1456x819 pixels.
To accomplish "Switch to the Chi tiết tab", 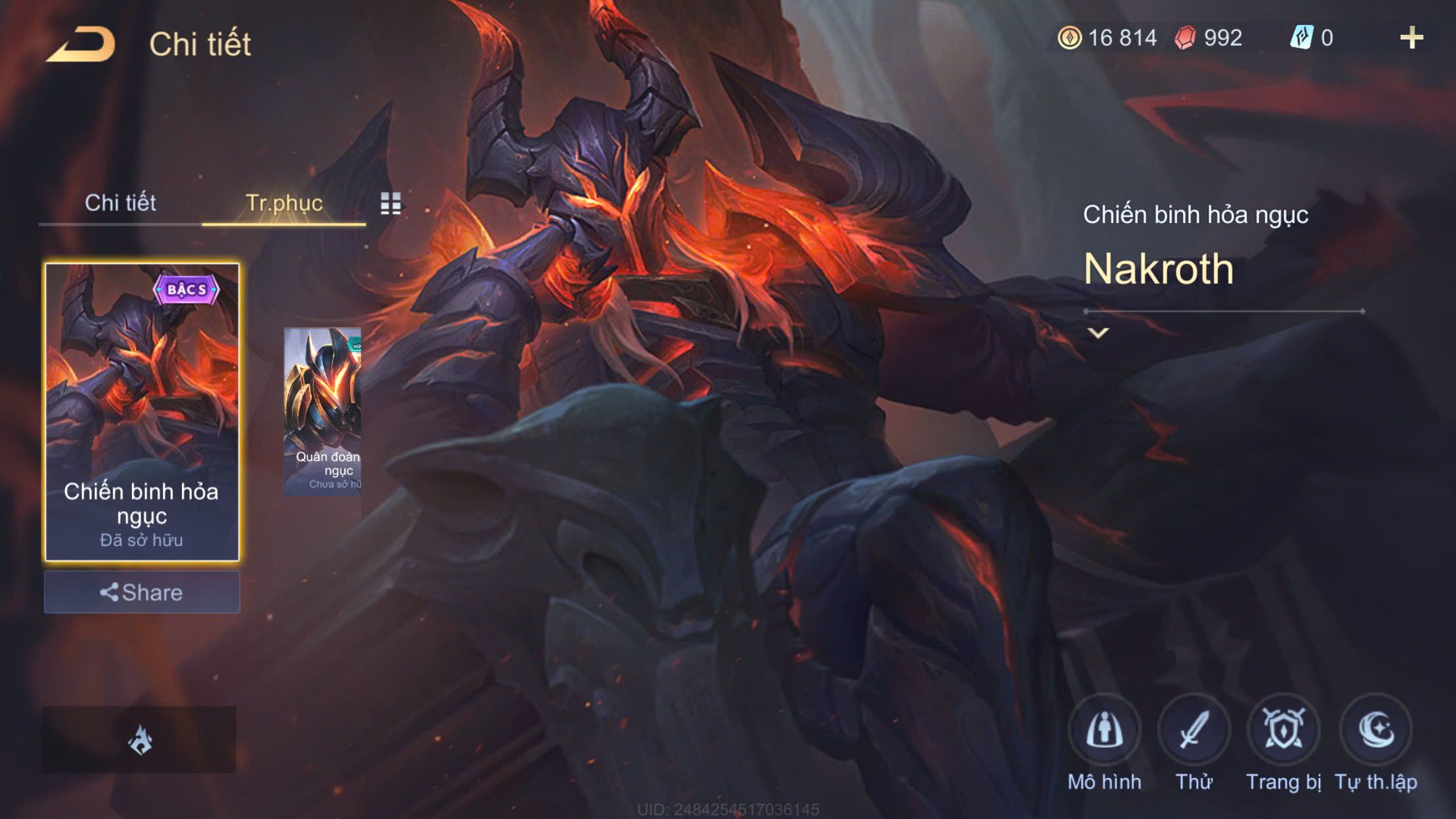I will tap(120, 203).
